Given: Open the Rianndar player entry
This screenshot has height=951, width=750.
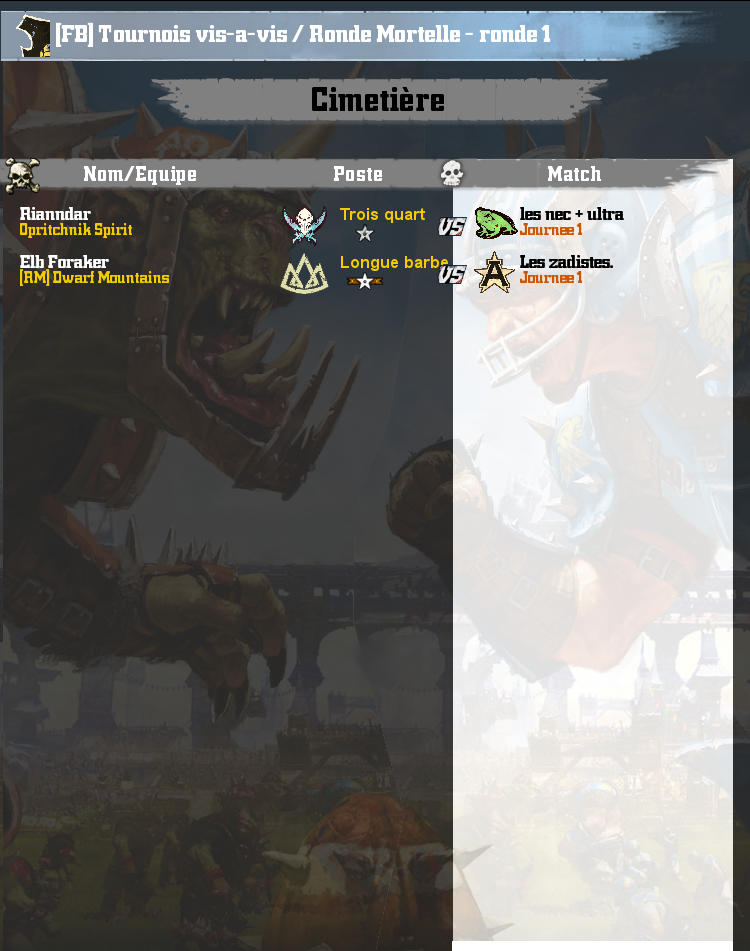Looking at the screenshot, I should (x=55, y=214).
